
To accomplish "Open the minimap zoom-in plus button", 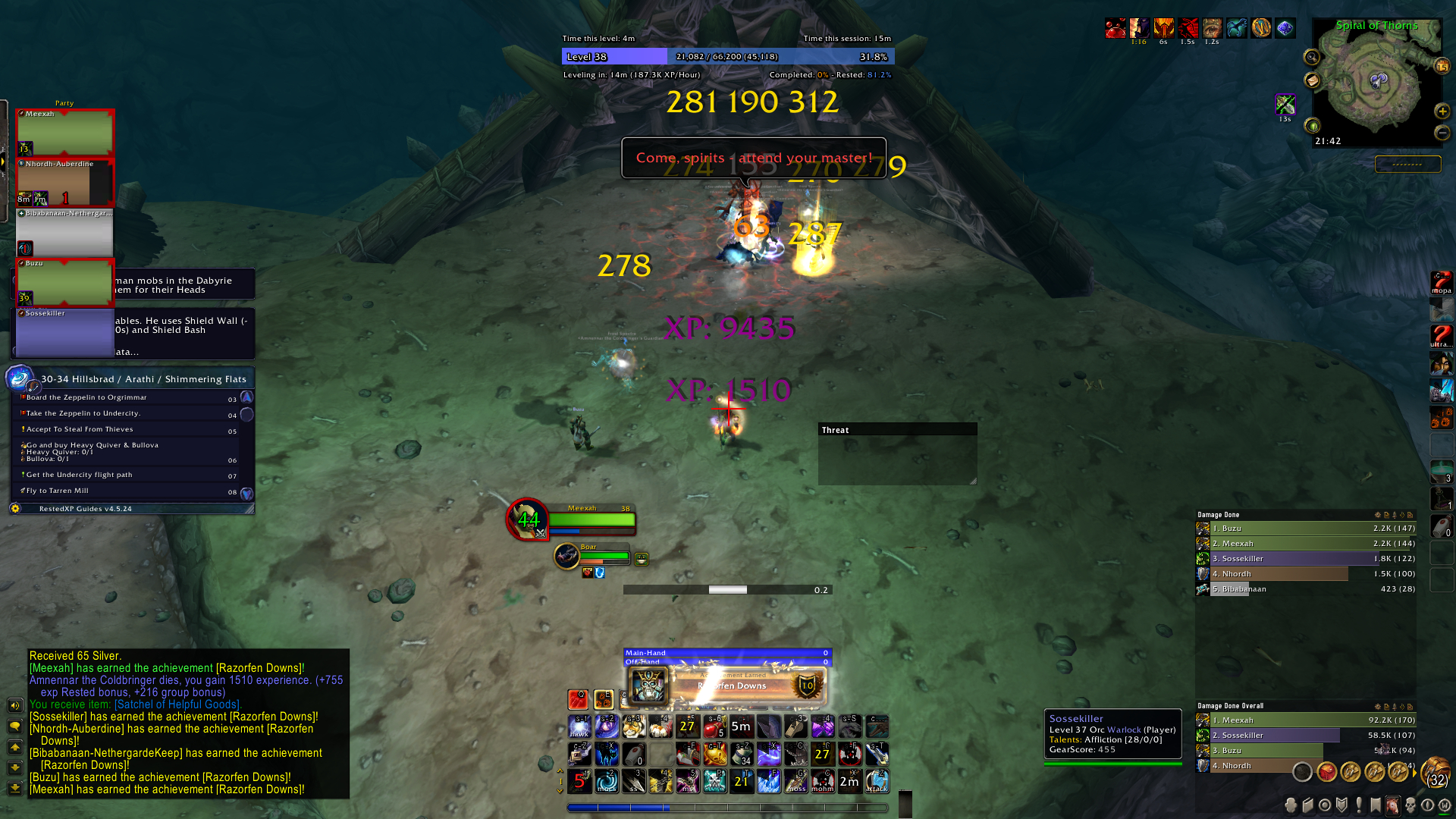I will tap(1442, 111).
